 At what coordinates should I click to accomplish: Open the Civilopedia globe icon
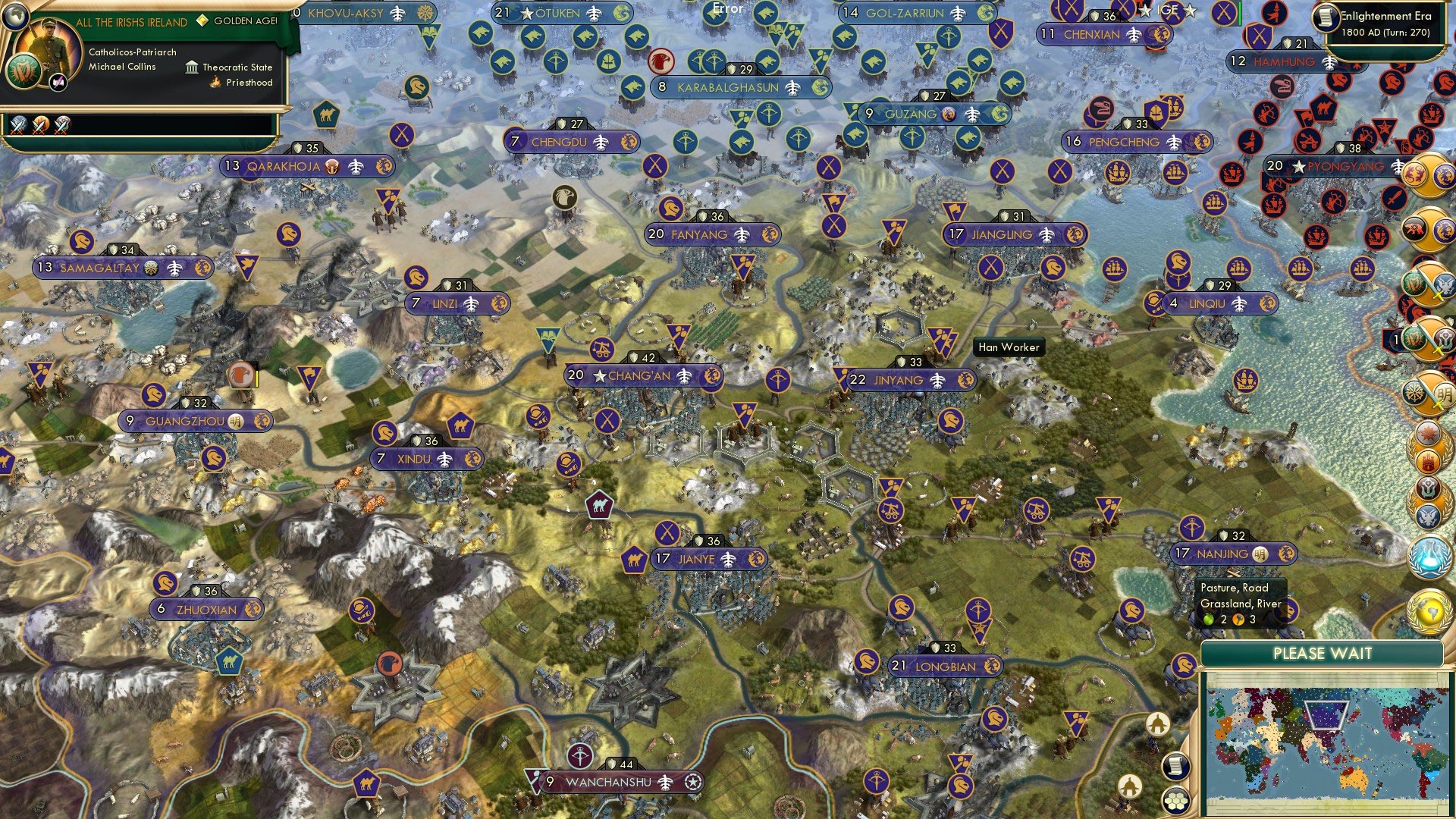(15, 17)
